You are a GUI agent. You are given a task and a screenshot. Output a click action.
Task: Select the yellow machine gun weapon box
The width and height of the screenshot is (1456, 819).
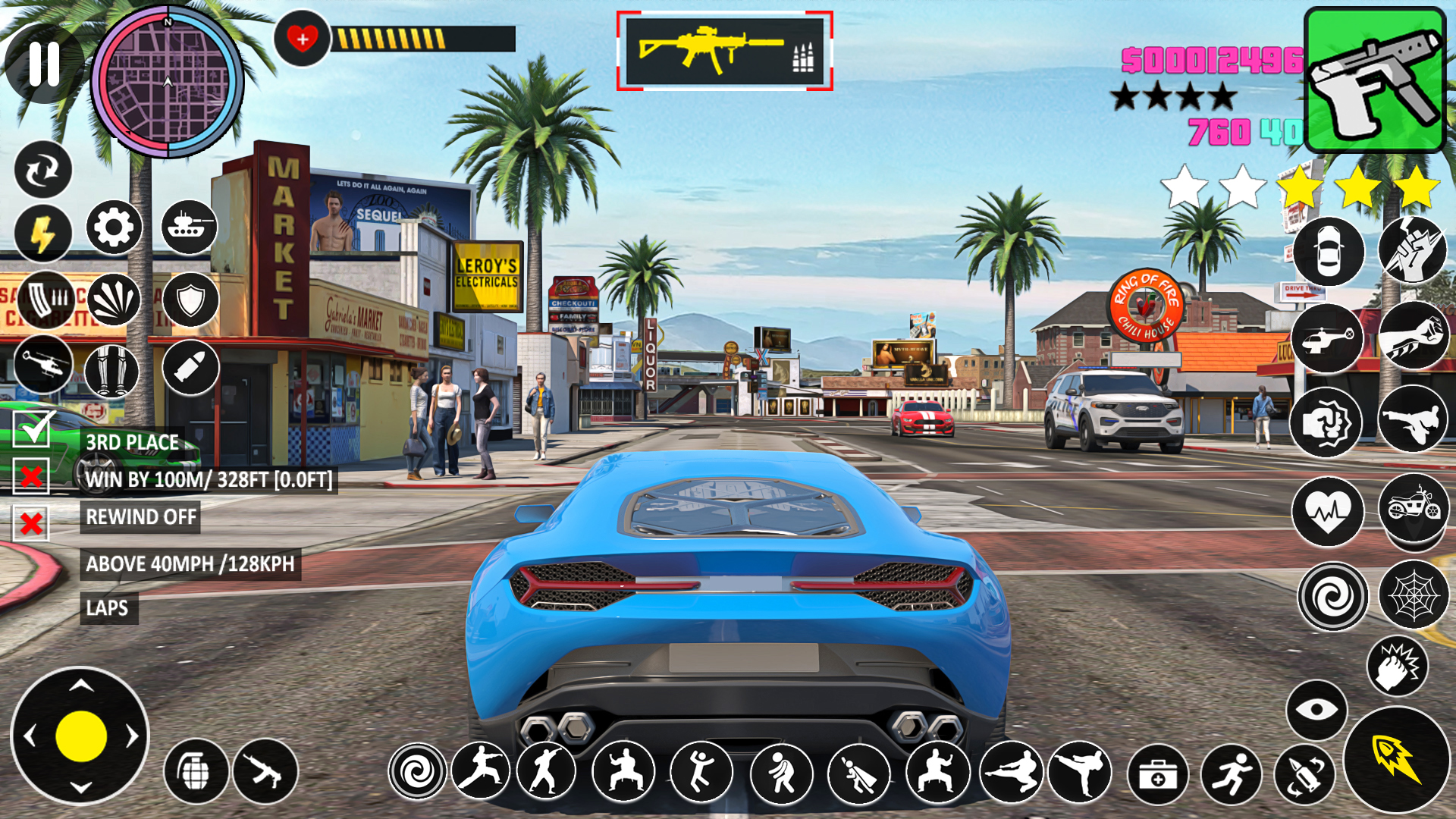tap(724, 52)
